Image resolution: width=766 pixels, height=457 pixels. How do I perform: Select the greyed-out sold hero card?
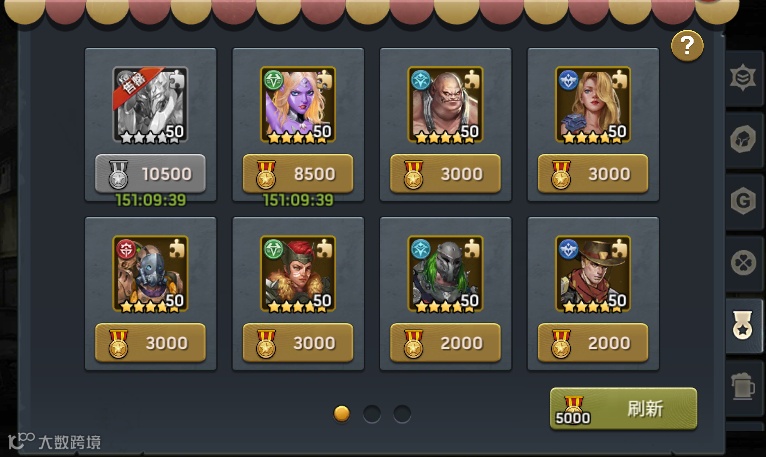(x=150, y=104)
